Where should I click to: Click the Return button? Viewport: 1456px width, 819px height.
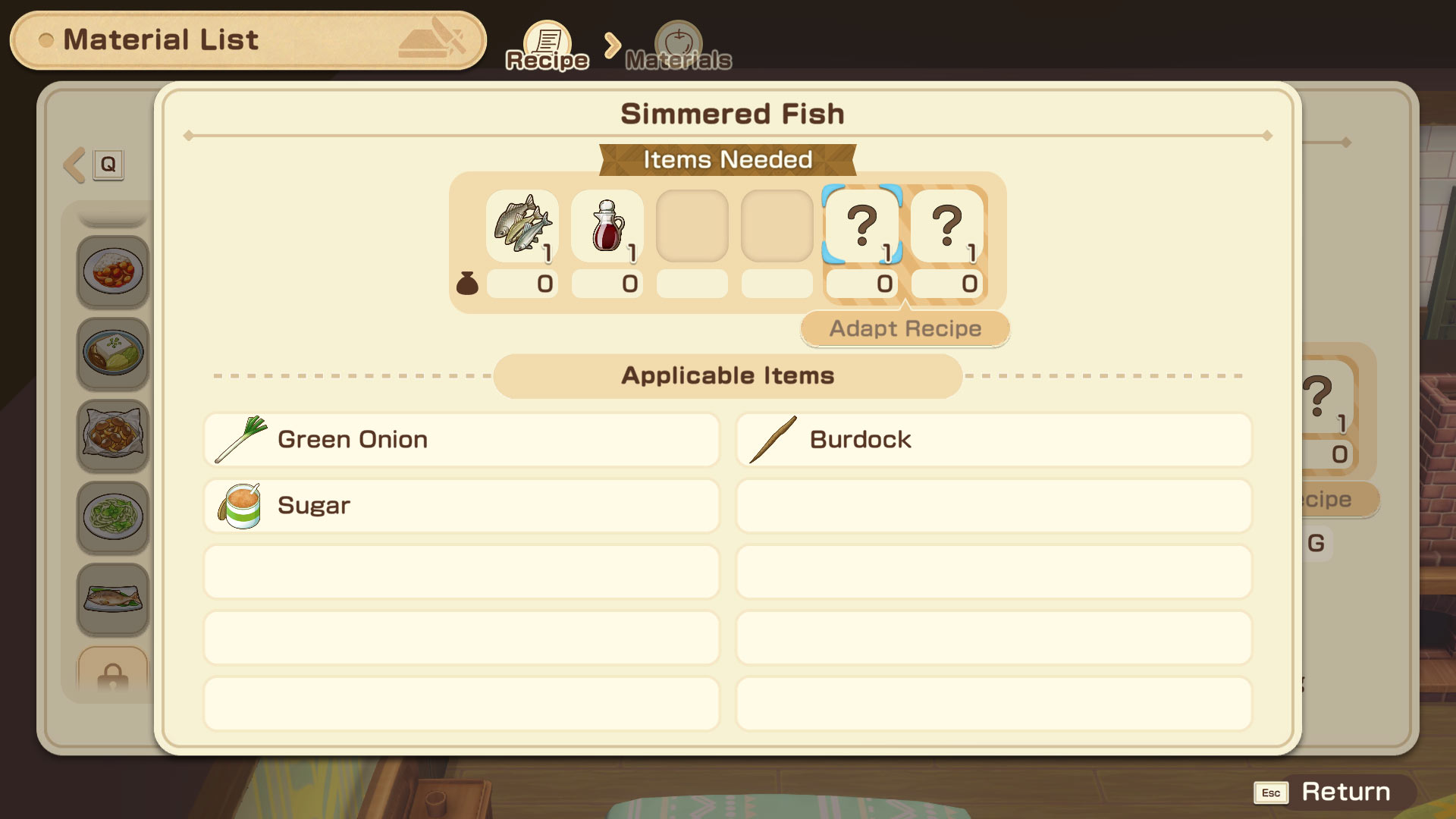[x=1335, y=792]
